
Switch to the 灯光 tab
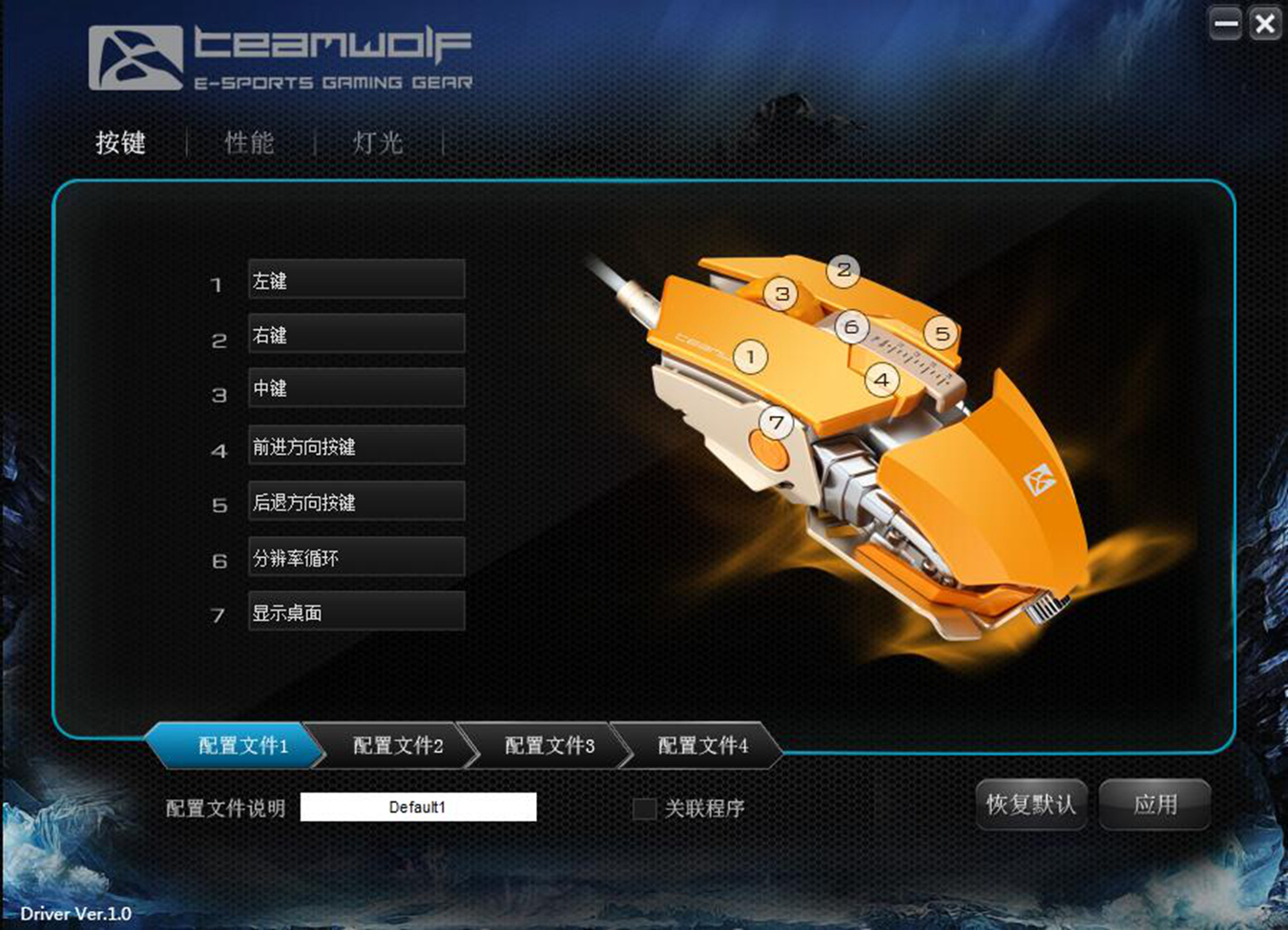tap(379, 141)
